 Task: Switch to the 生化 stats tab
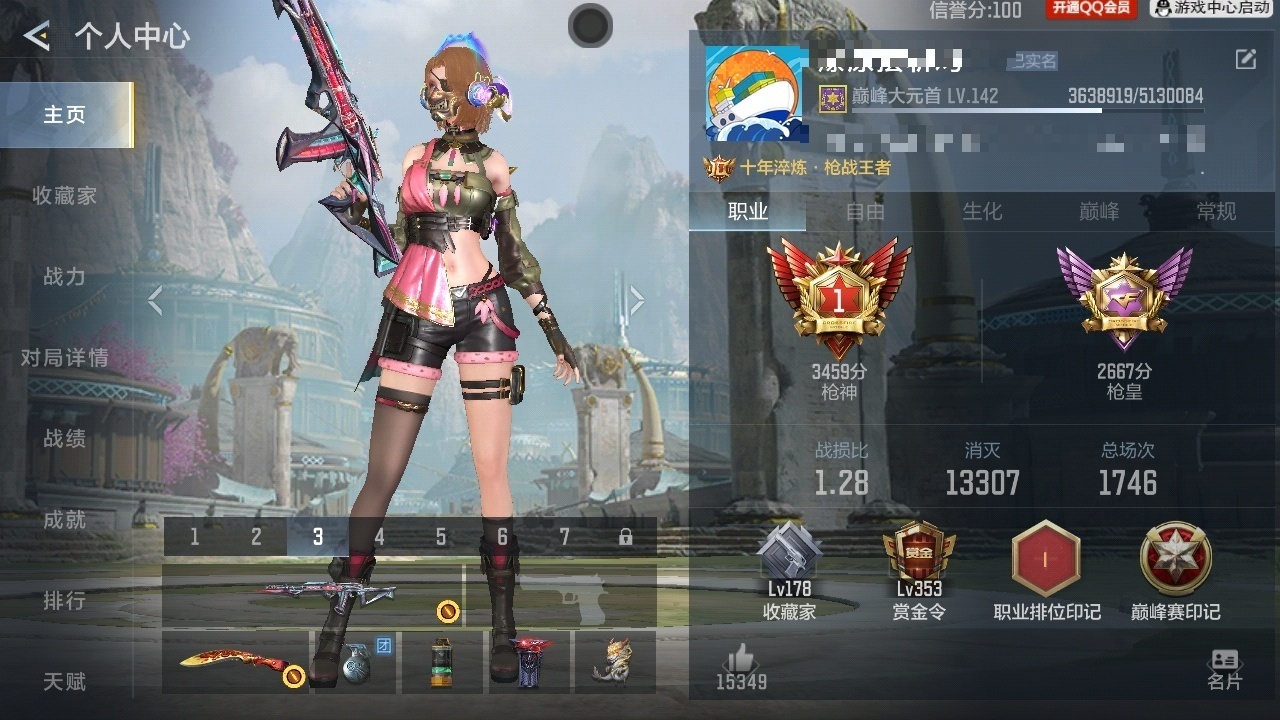(982, 212)
